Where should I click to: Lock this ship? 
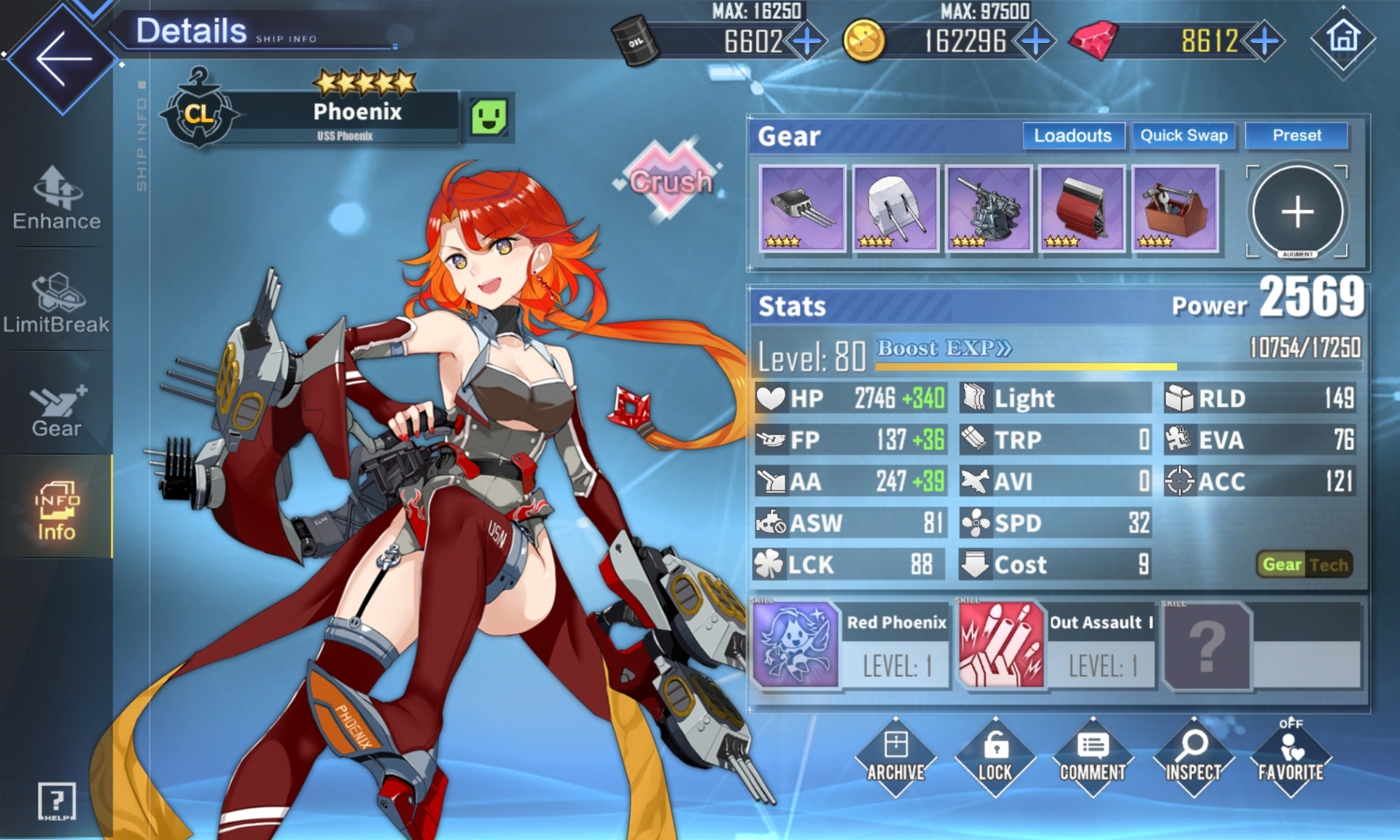pos(995,756)
